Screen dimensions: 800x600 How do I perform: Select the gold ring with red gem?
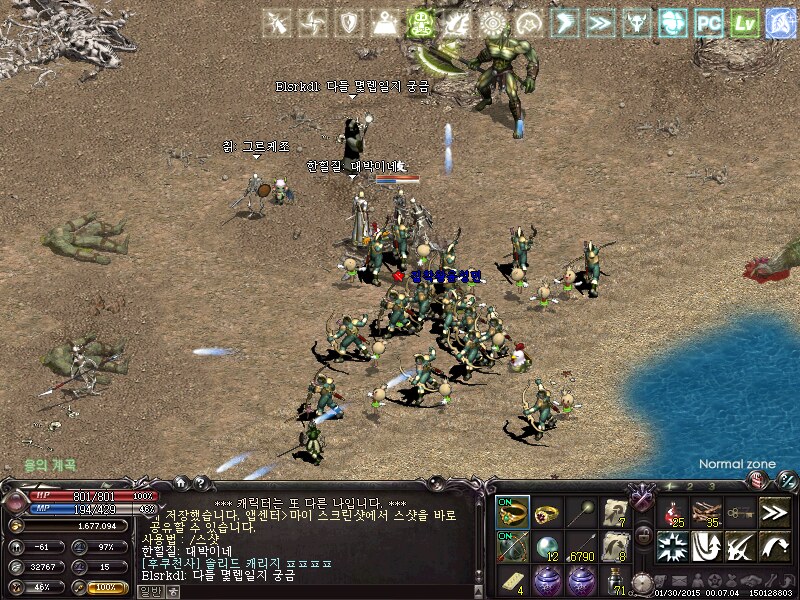[x=547, y=512]
